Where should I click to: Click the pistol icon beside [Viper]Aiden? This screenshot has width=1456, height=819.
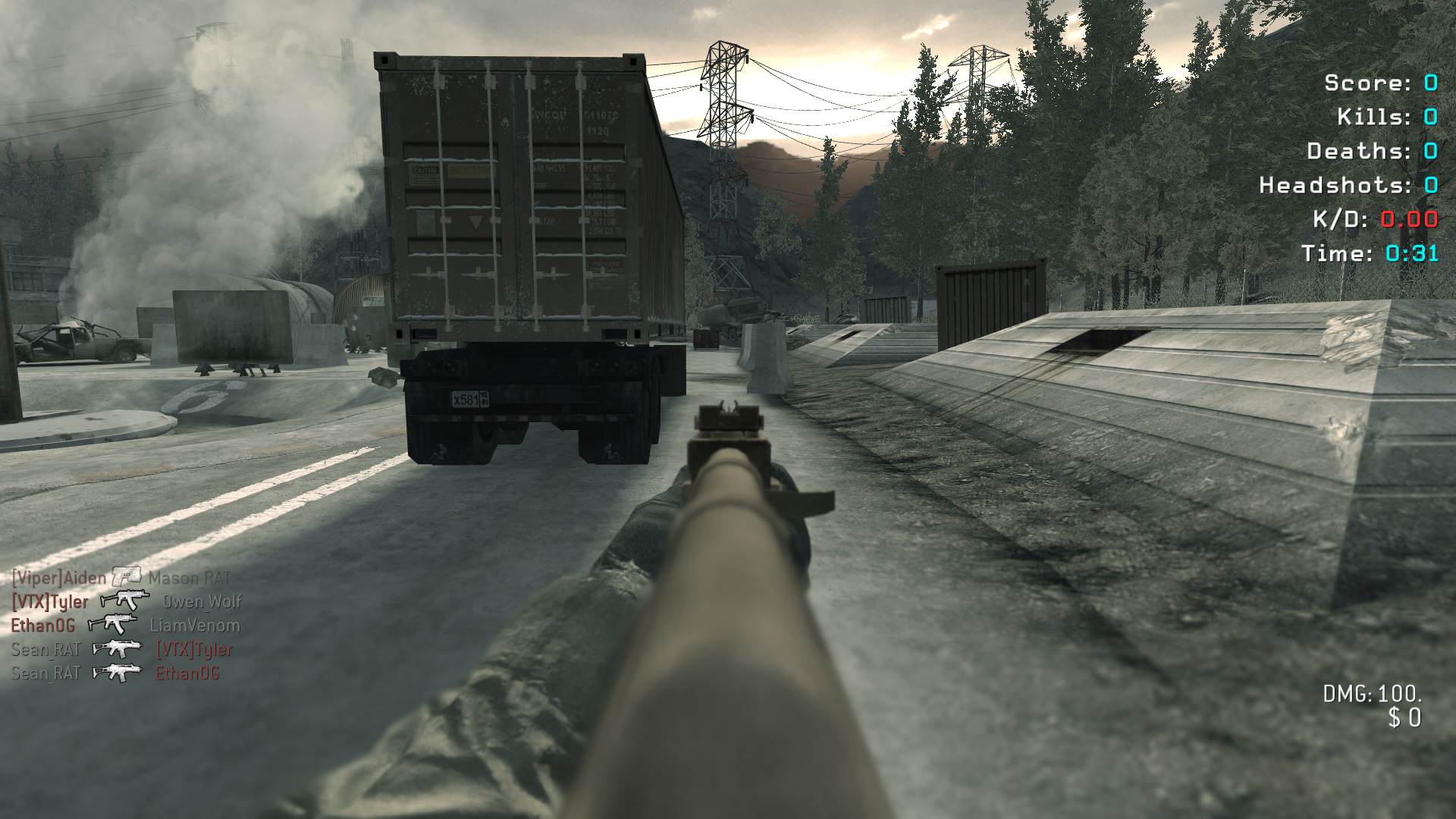127,576
